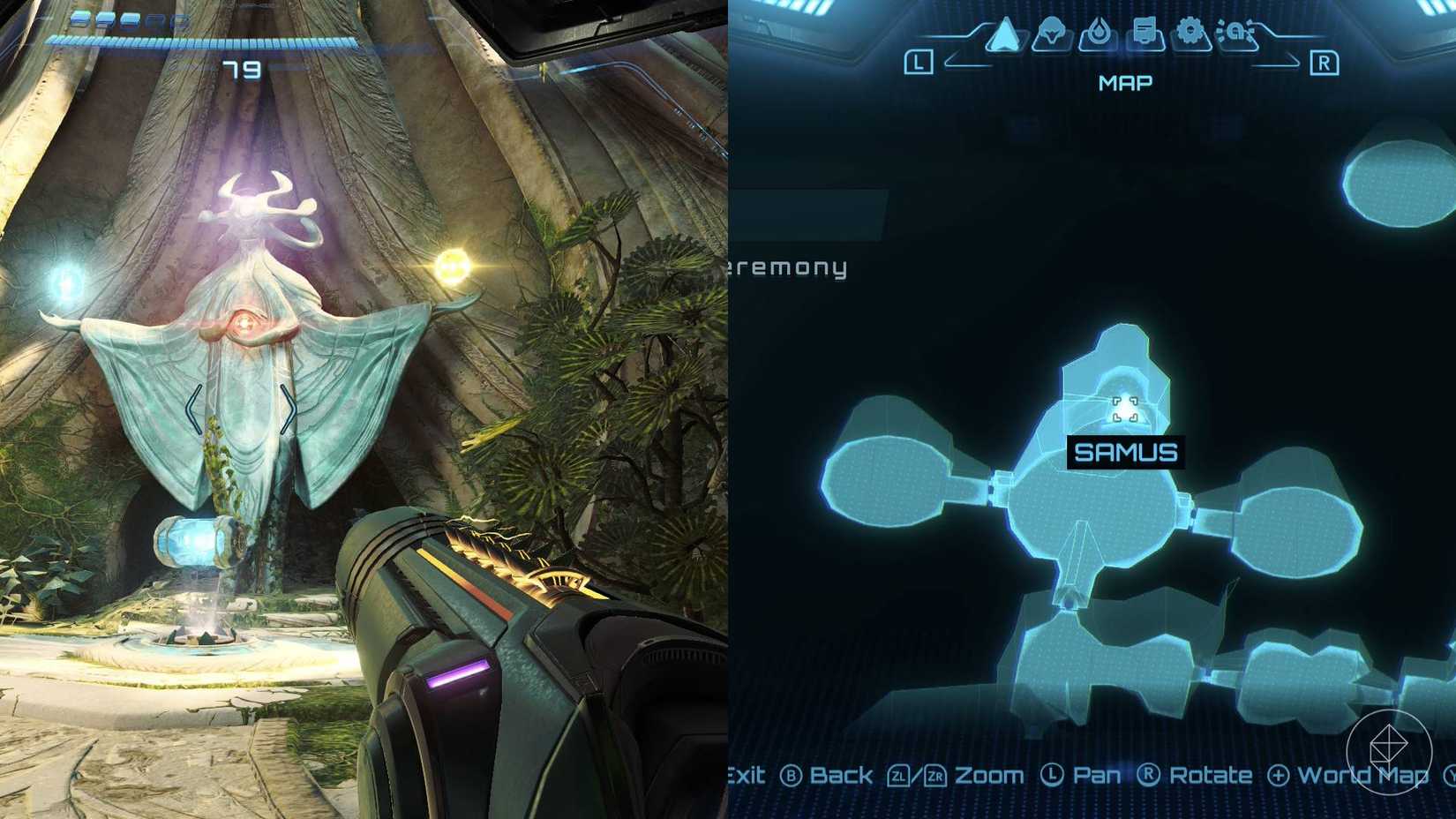
Task: Click the SAMUS marker on the map
Action: tap(1125, 451)
